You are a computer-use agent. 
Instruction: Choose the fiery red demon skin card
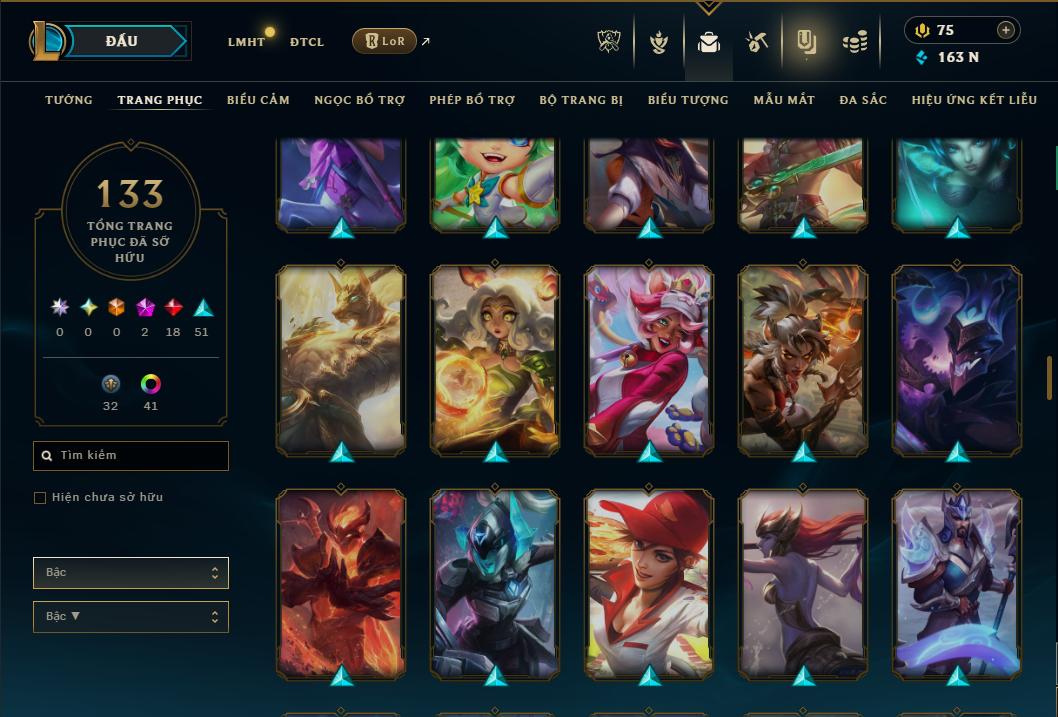341,580
